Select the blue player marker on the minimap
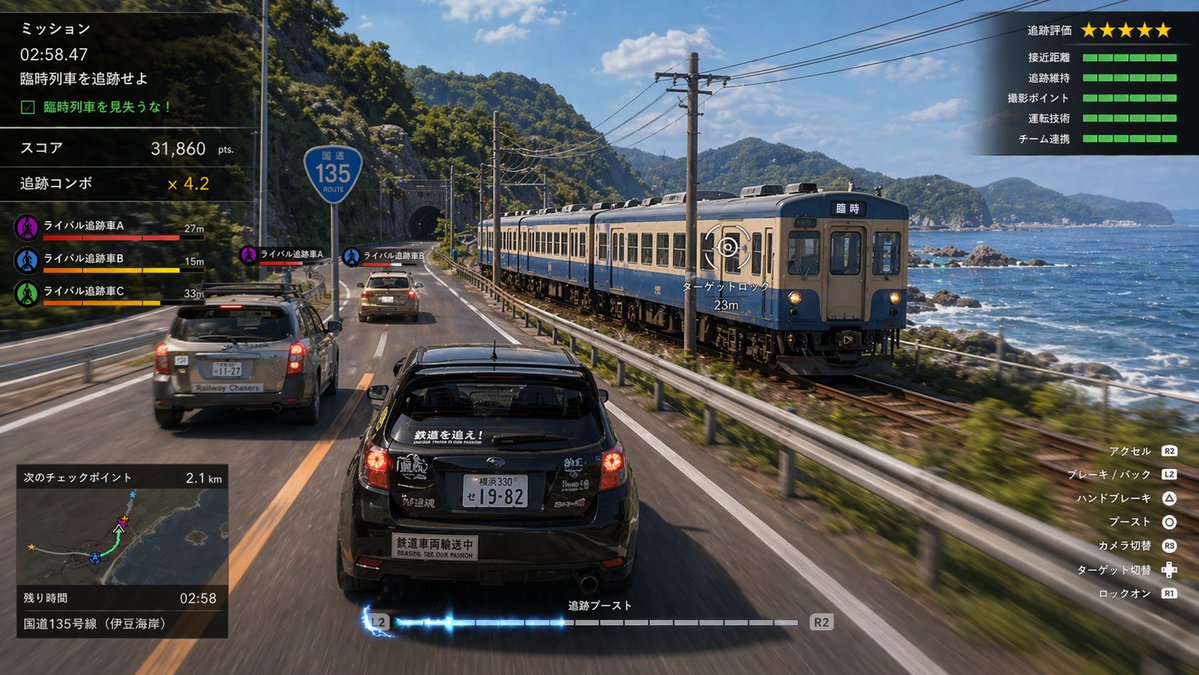1199x675 pixels. coord(95,557)
